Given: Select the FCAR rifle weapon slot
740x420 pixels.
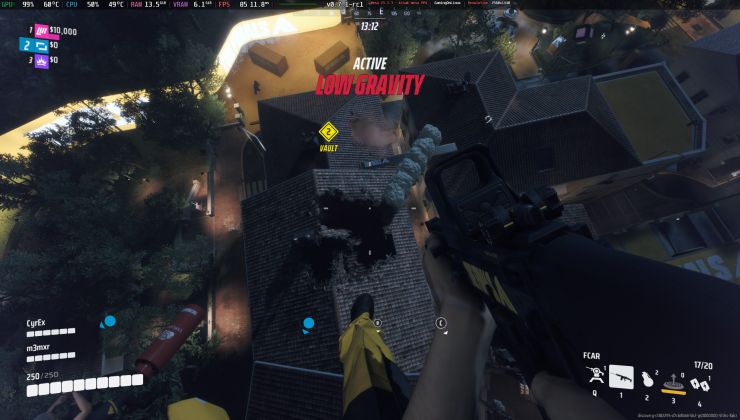Looking at the screenshot, I should [621, 377].
